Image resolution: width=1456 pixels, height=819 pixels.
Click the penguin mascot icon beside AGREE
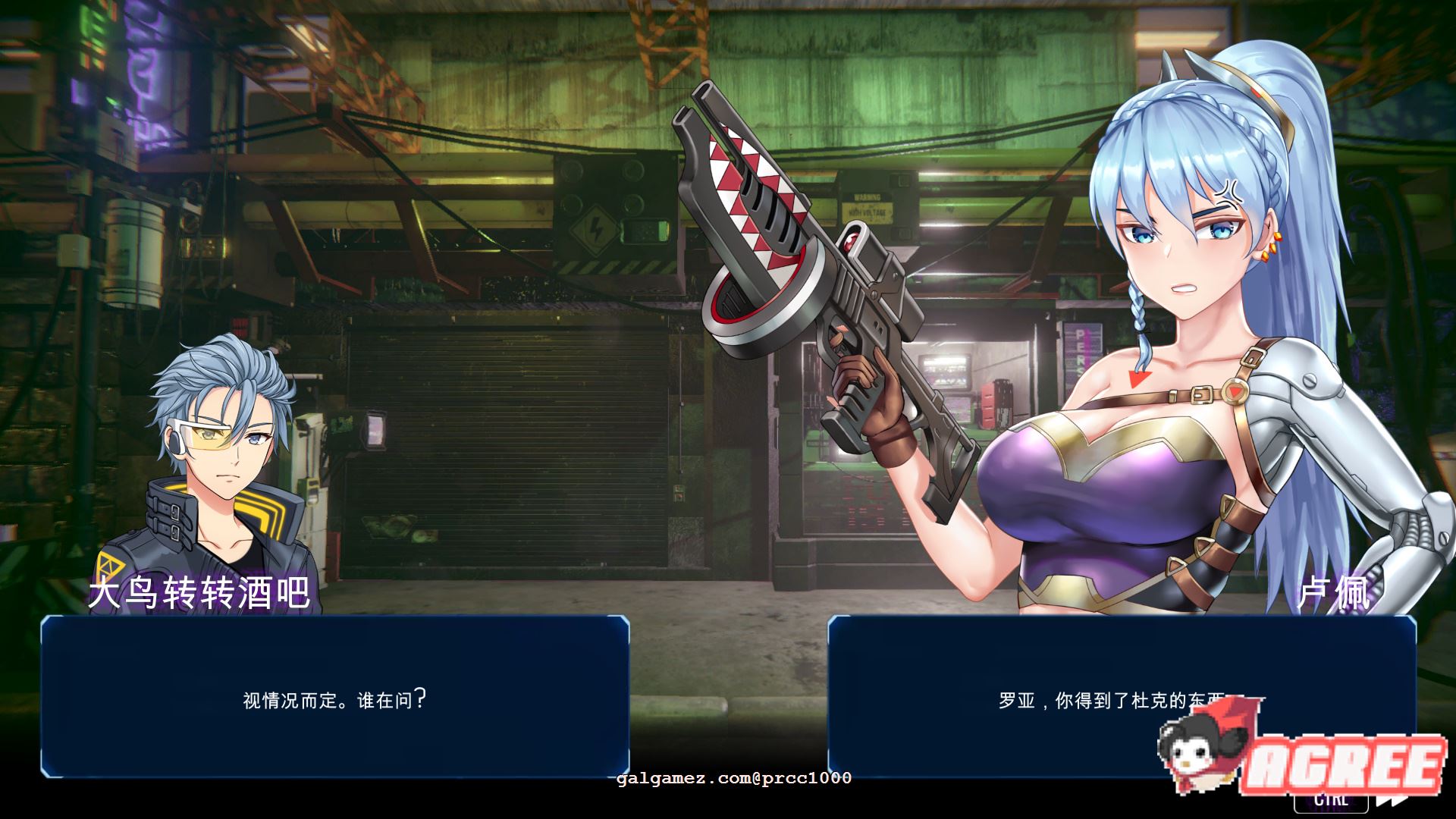tap(1192, 755)
